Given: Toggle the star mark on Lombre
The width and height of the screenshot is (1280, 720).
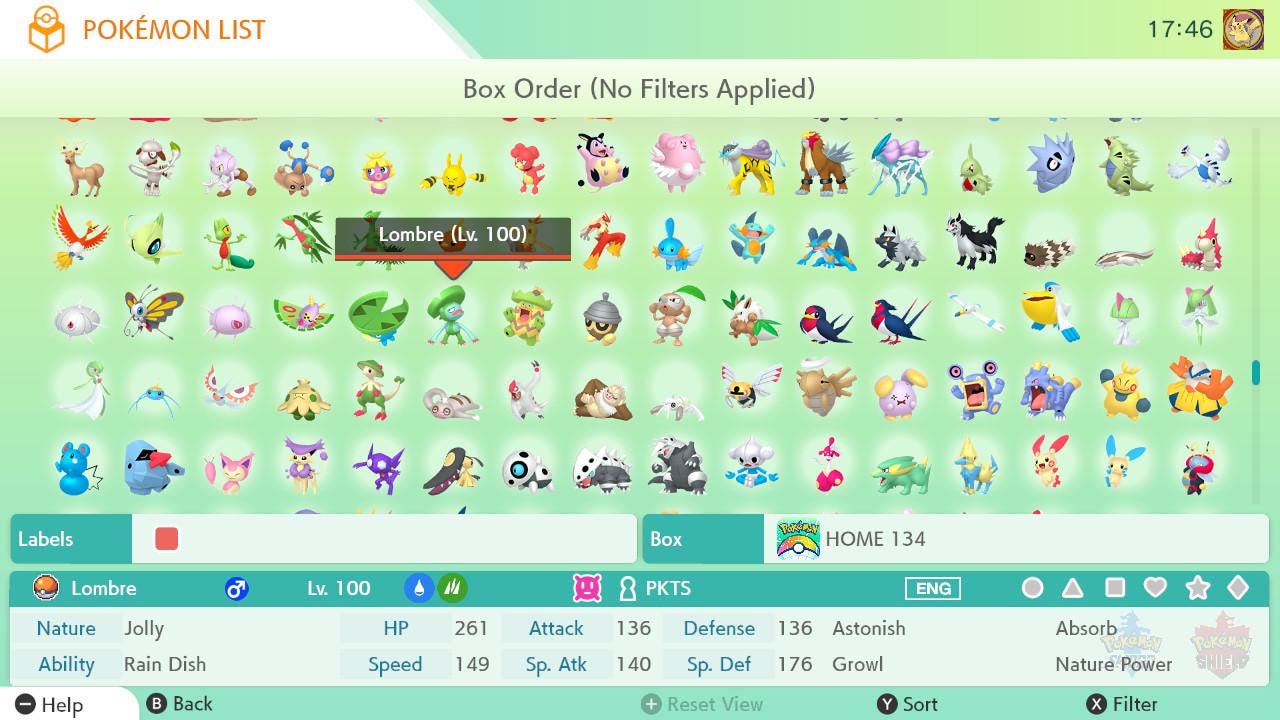Looking at the screenshot, I should pyautogui.click(x=1198, y=588).
